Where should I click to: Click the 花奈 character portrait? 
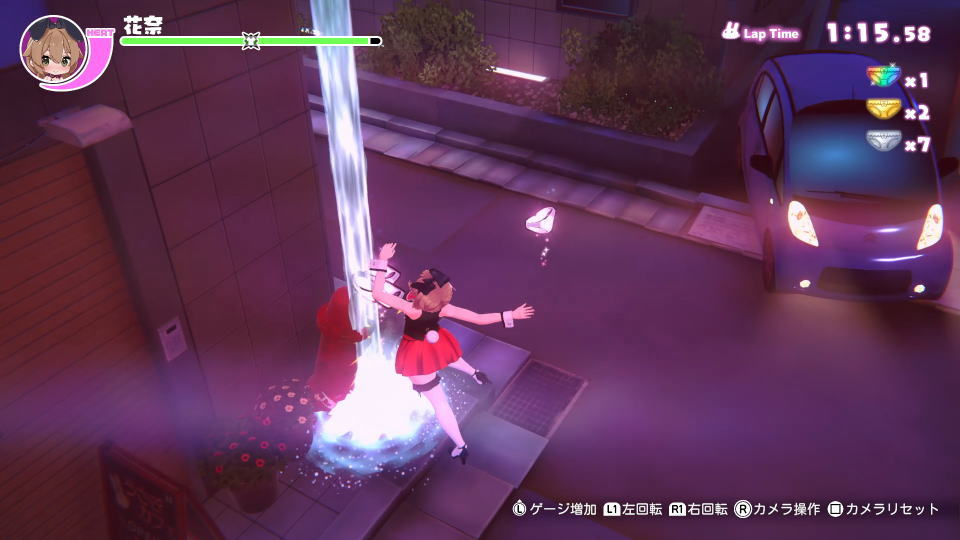pyautogui.click(x=54, y=50)
